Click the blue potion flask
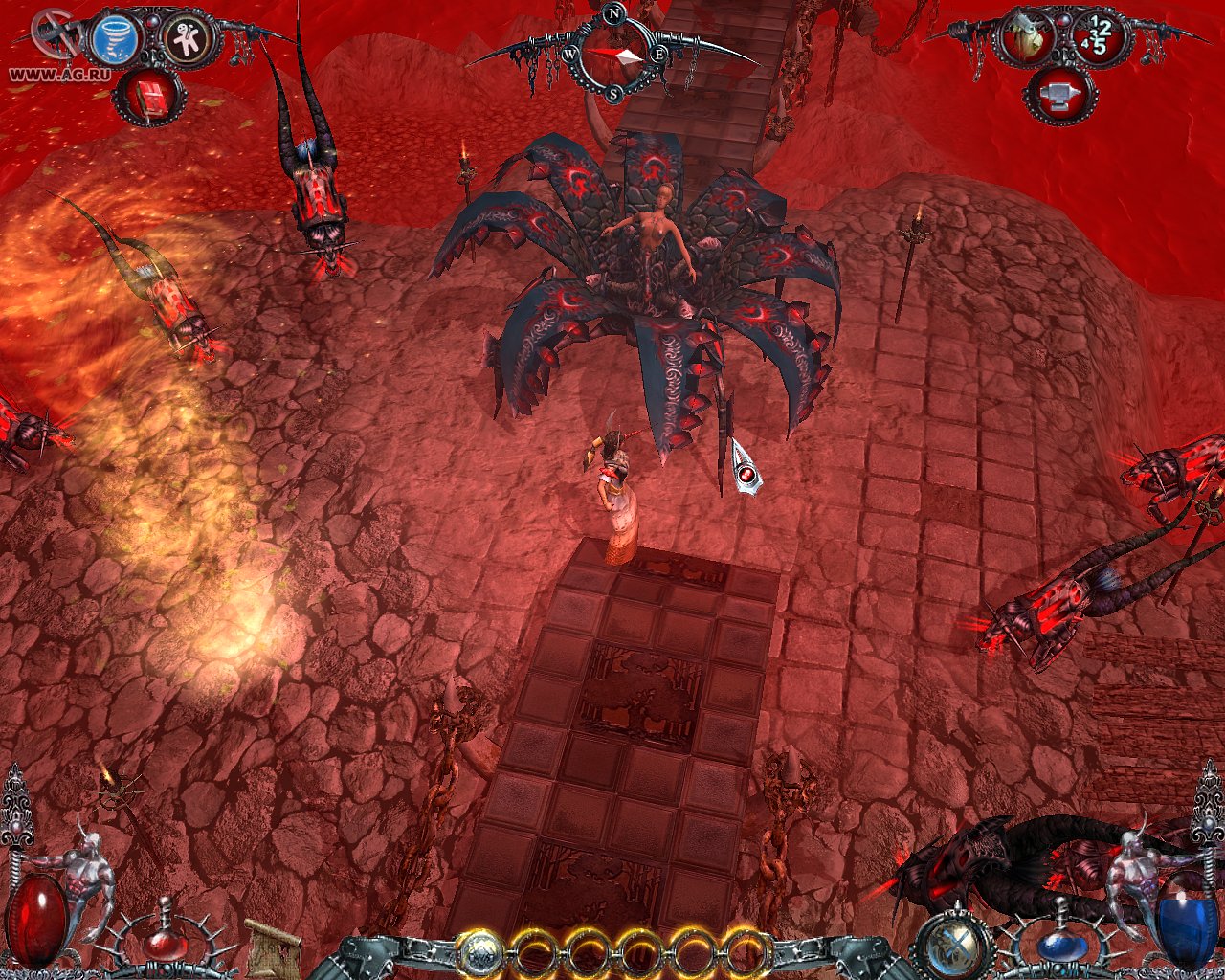The image size is (1225, 980). (x=1063, y=945)
